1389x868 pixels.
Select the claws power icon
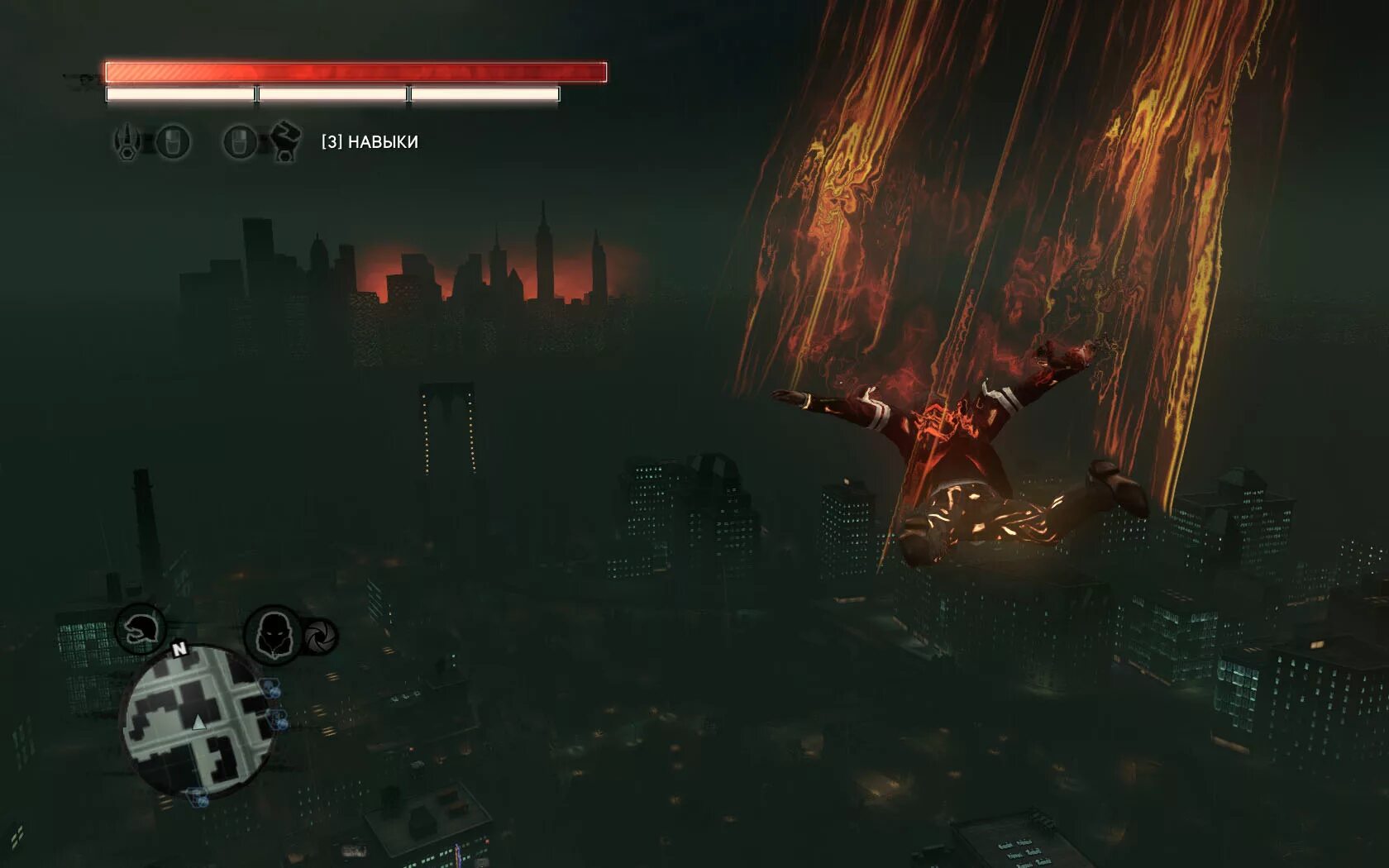click(x=128, y=141)
